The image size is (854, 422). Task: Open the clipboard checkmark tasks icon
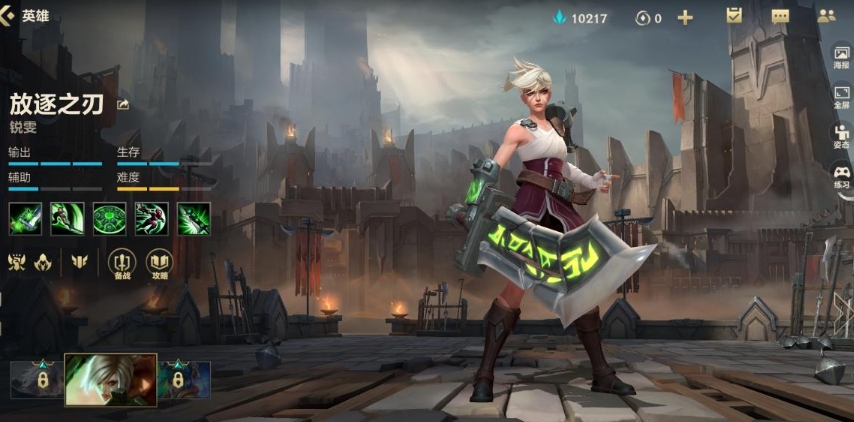point(734,16)
